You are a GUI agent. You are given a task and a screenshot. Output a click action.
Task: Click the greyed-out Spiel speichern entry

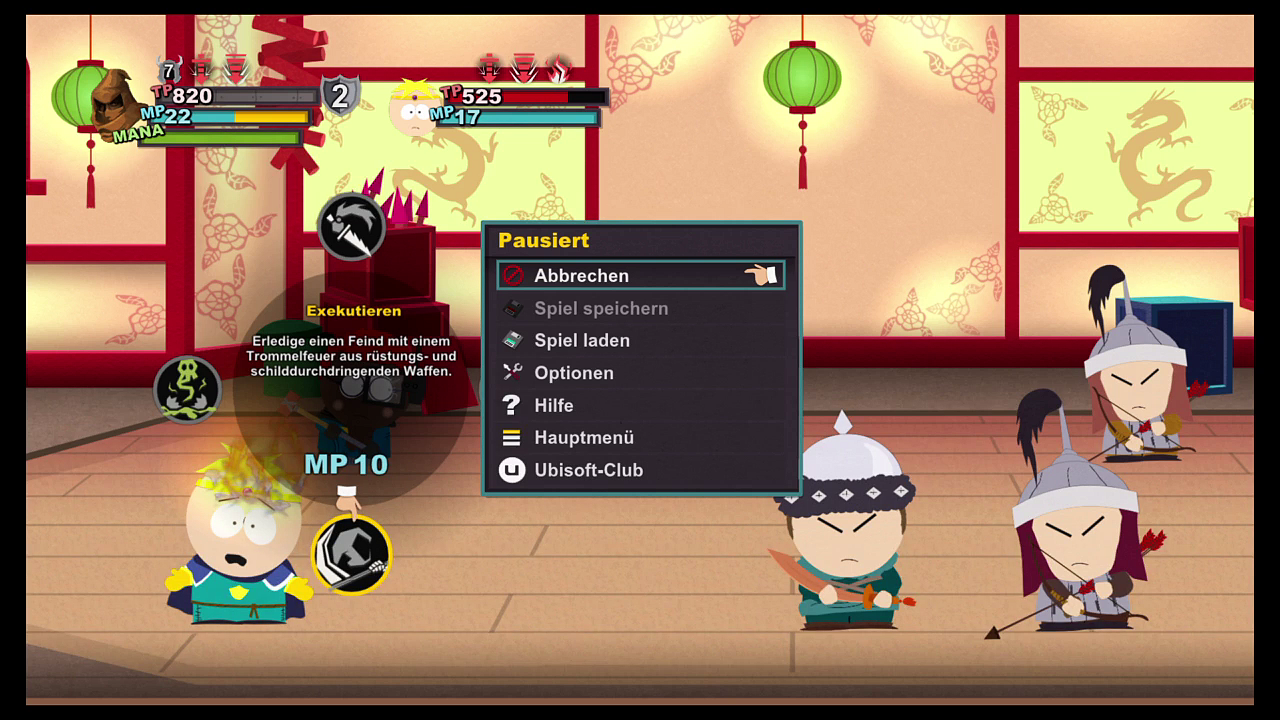pyautogui.click(x=600, y=308)
